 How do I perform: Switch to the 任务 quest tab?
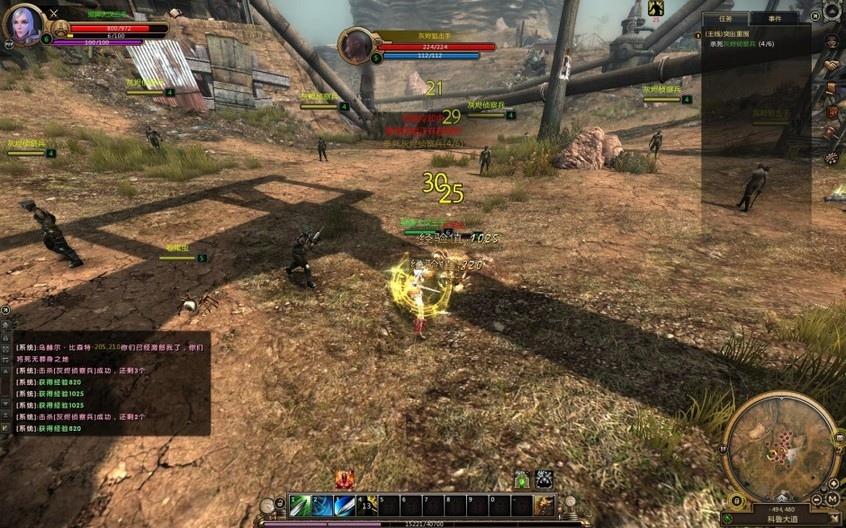(726, 18)
